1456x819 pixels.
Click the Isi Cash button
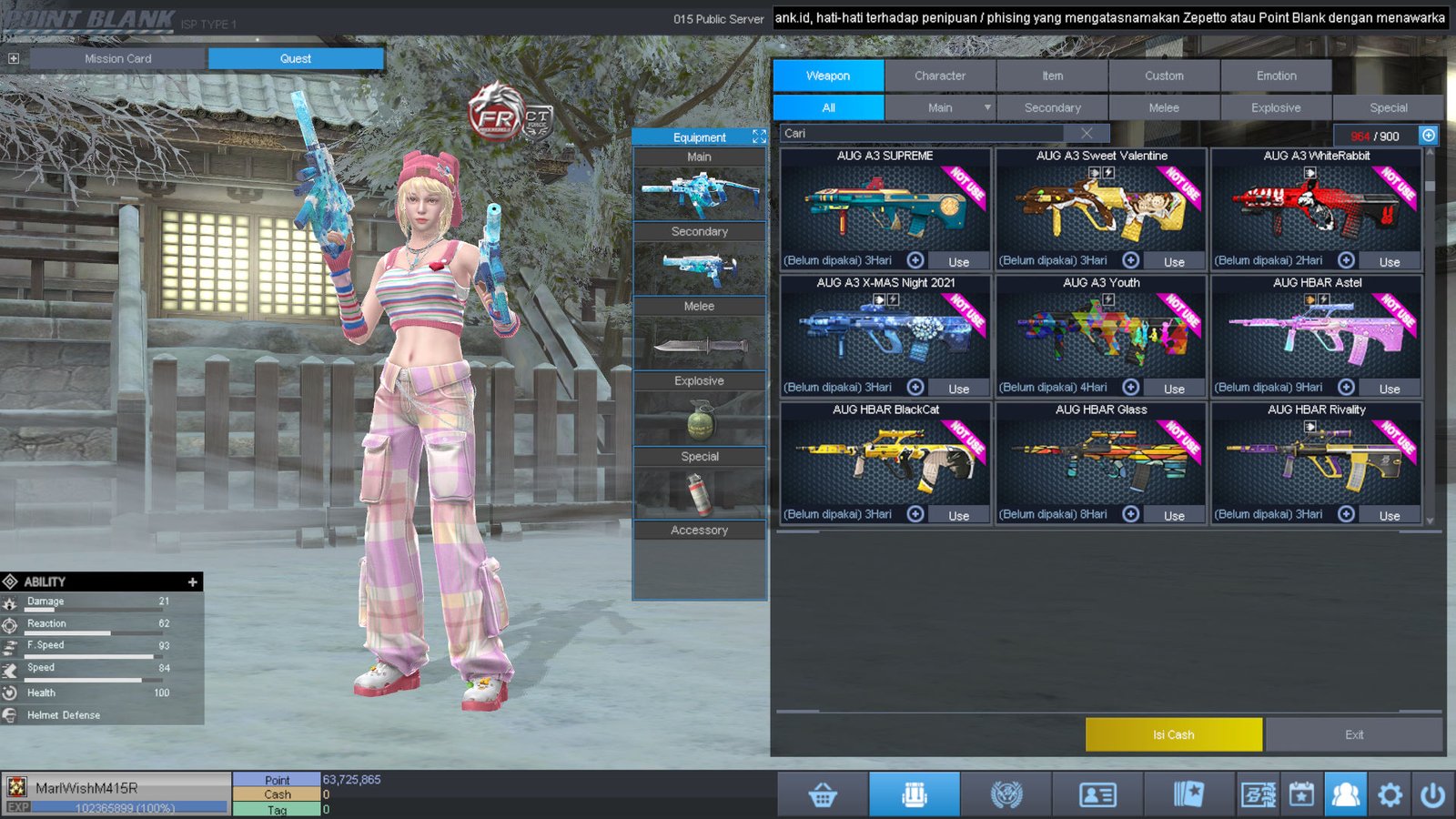(x=1173, y=734)
